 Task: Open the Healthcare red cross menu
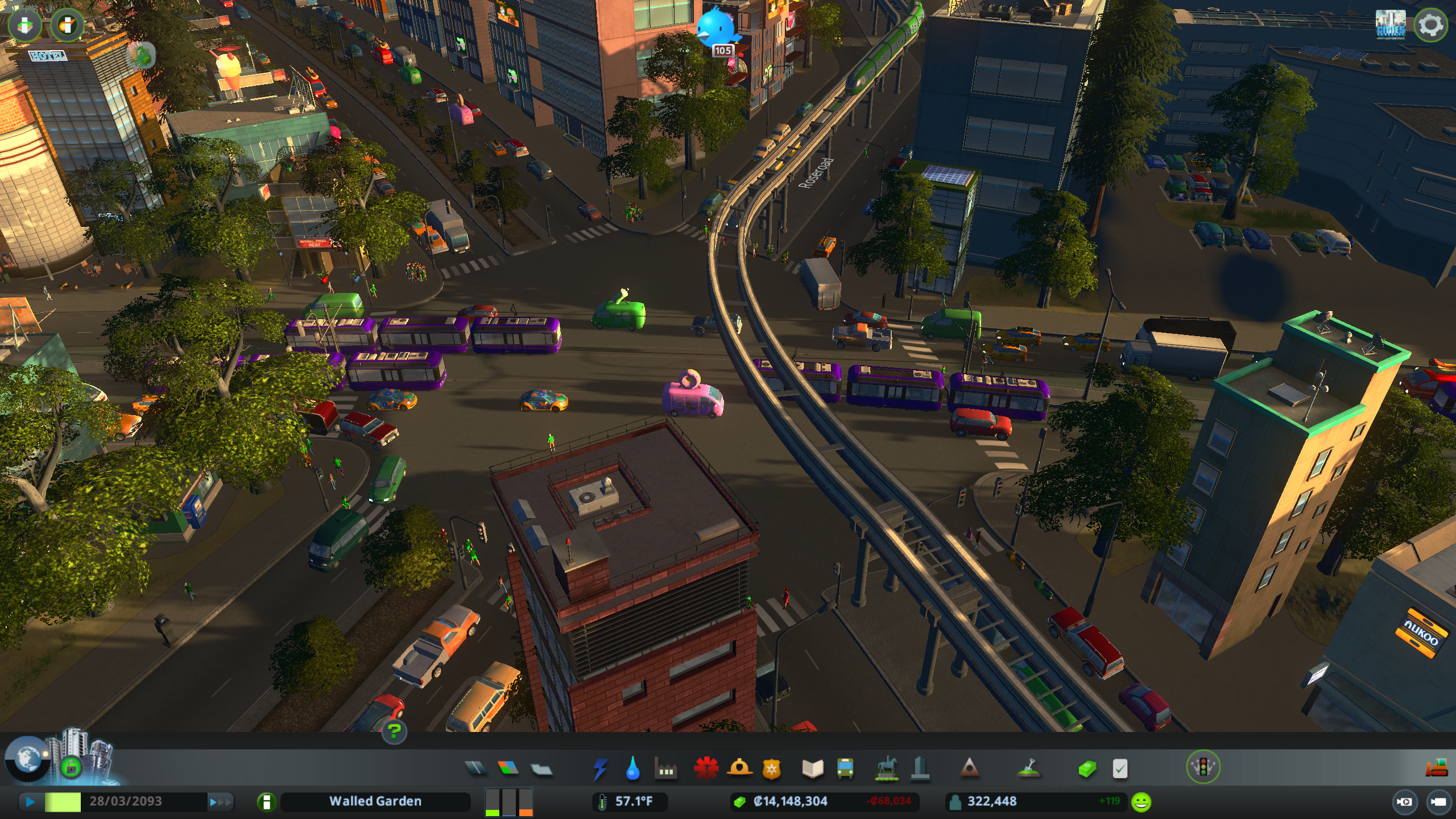(706, 768)
